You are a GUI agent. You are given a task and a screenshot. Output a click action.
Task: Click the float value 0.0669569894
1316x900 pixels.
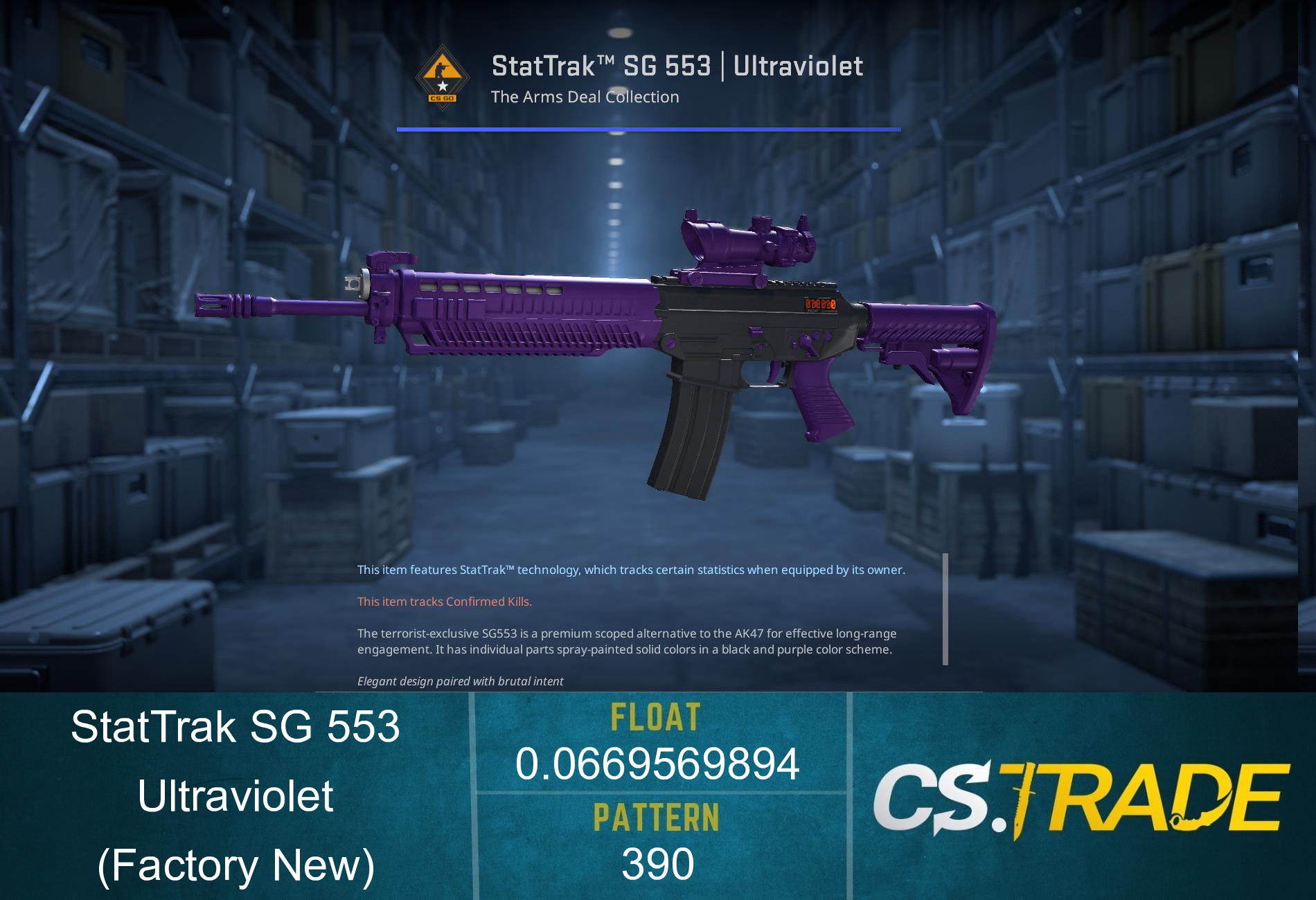tap(657, 766)
